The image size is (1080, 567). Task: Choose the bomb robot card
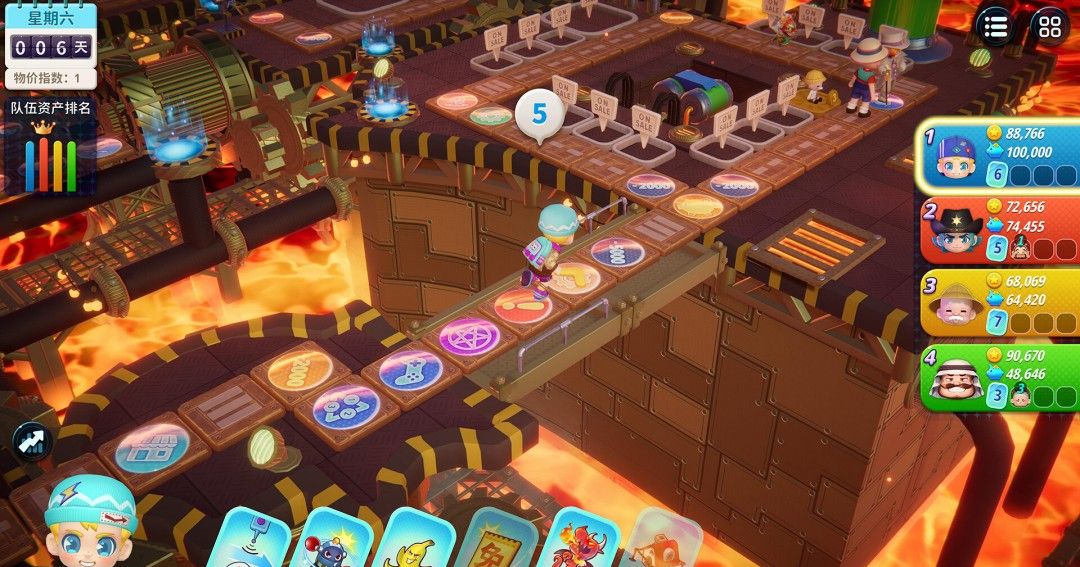(x=333, y=542)
